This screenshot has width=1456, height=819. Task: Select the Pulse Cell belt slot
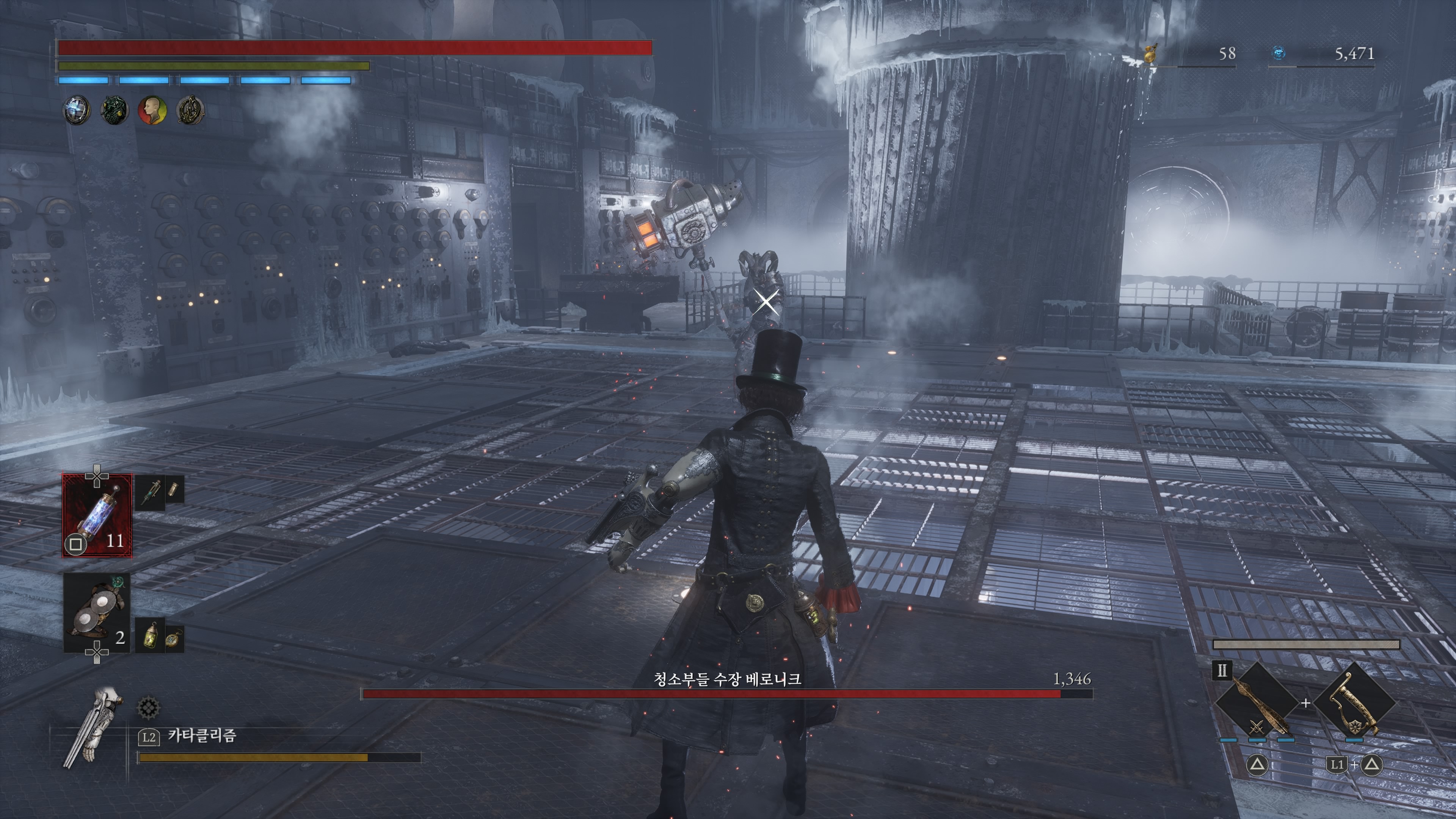97,515
